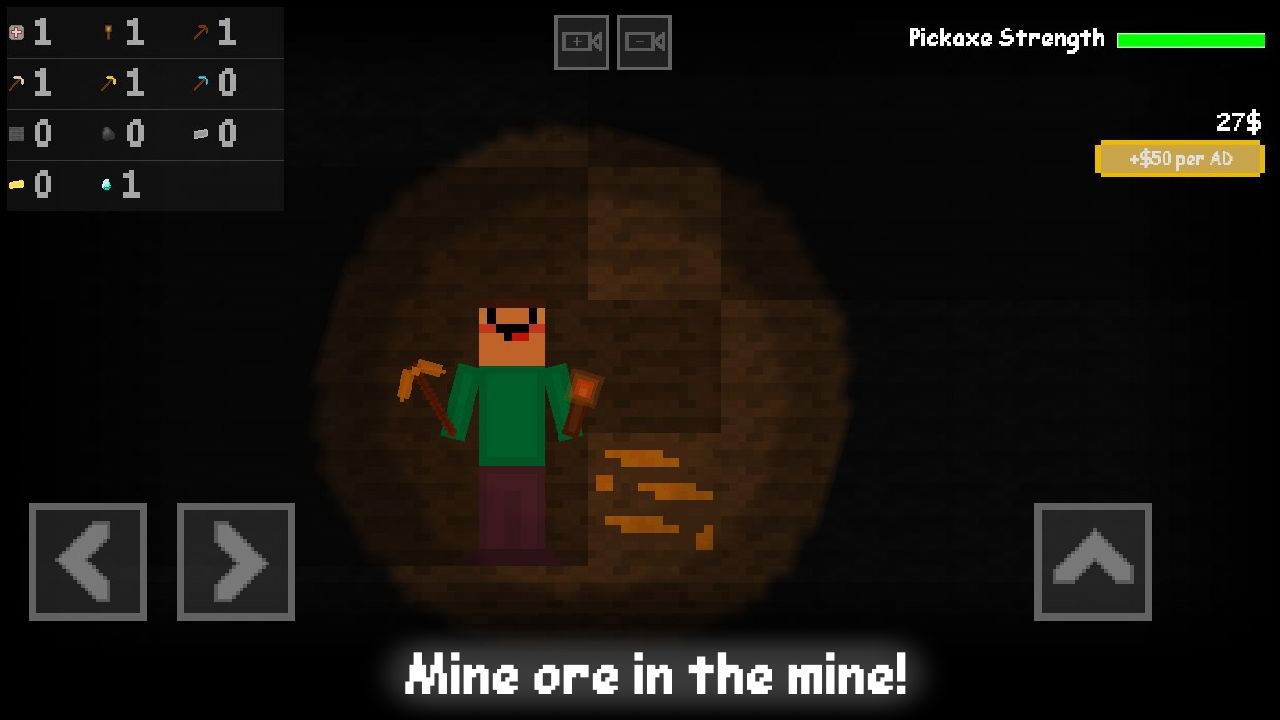Click the Pickaxe Strength bar
The width and height of the screenshot is (1280, 720).
[1191, 38]
